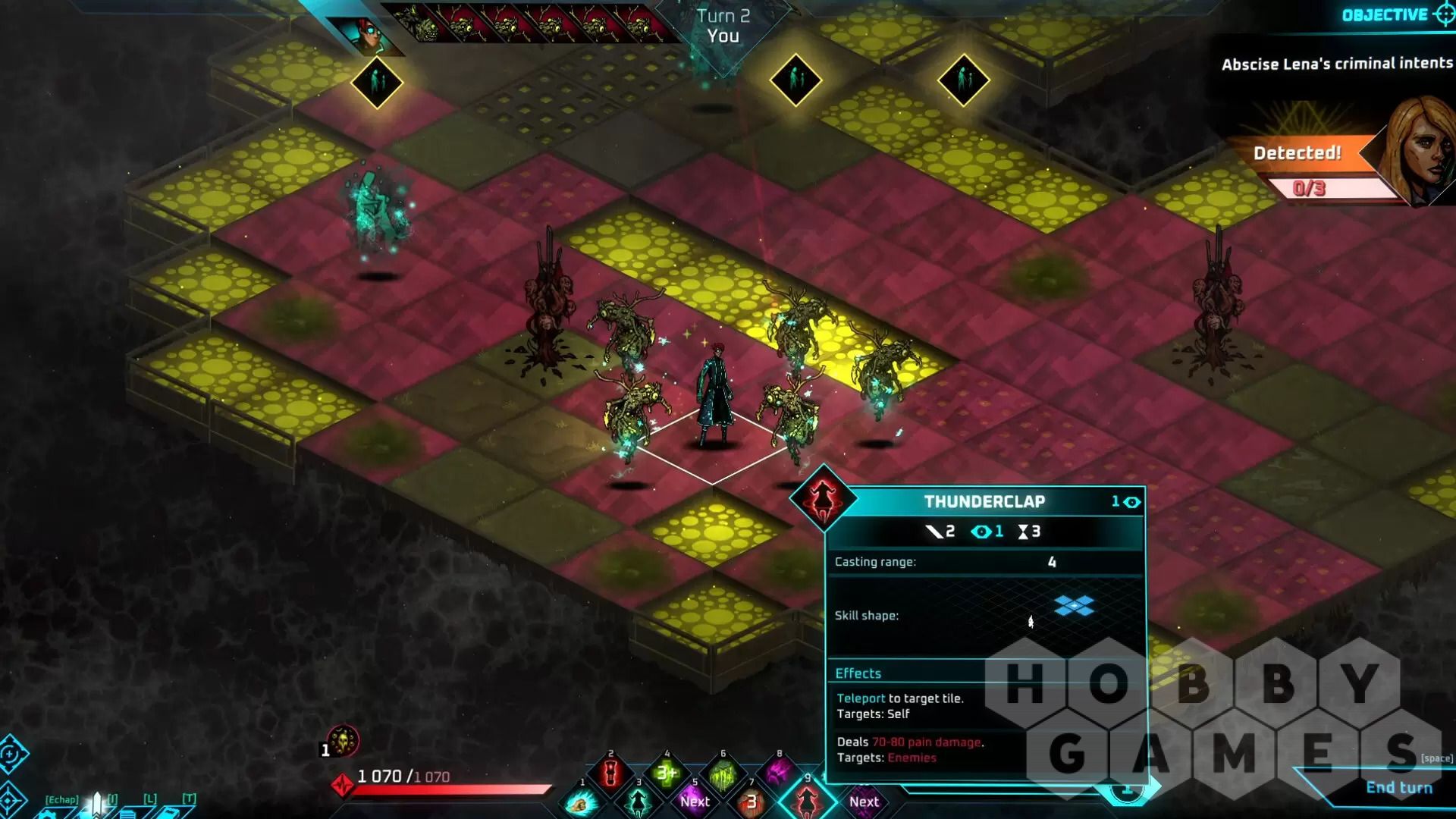Screen dimensions: 1456x819
Task: Inspect the yellow skull status effect icon
Action: [344, 741]
